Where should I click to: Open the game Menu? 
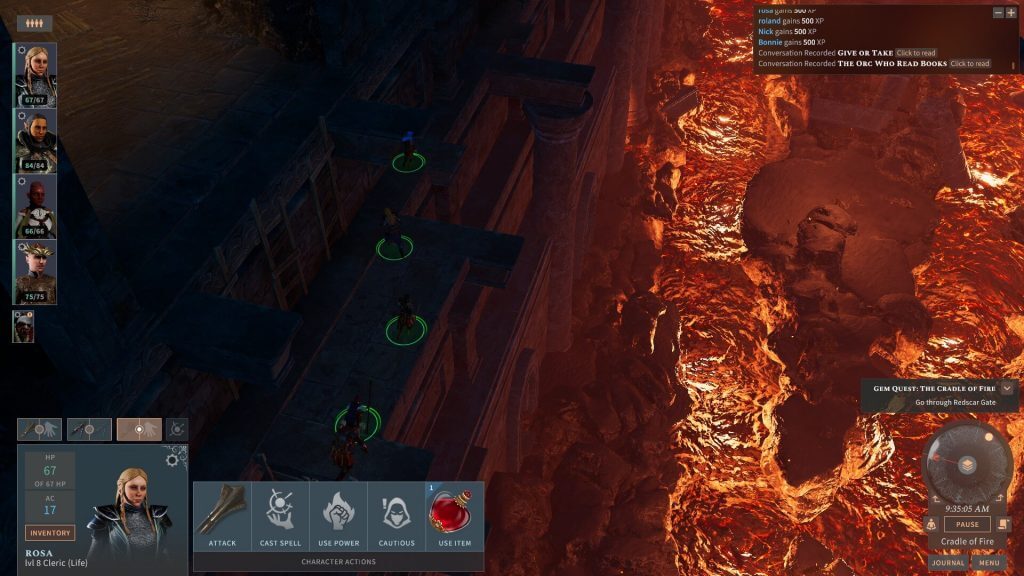tap(989, 563)
